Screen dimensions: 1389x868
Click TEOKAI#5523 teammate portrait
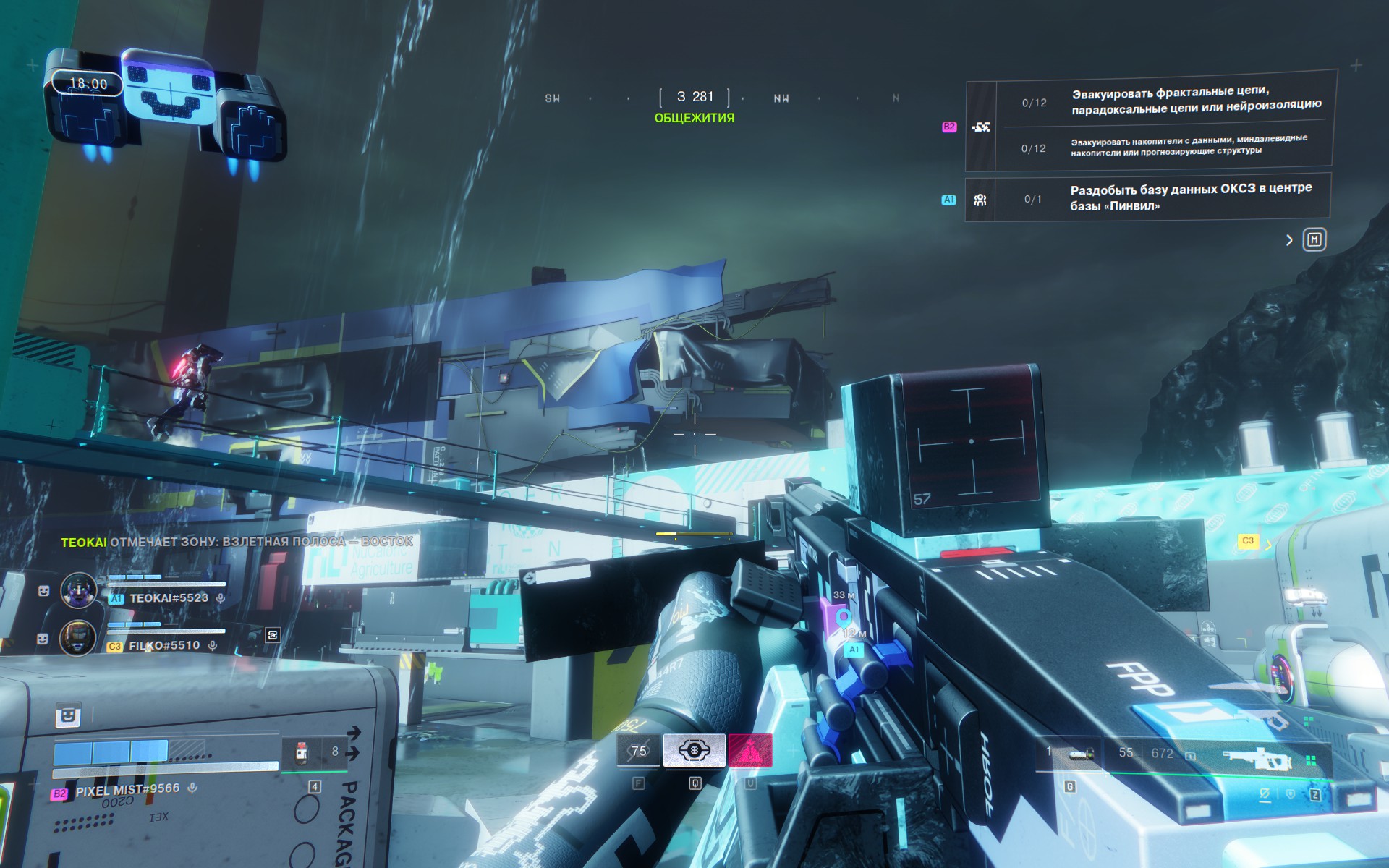pos(78,590)
